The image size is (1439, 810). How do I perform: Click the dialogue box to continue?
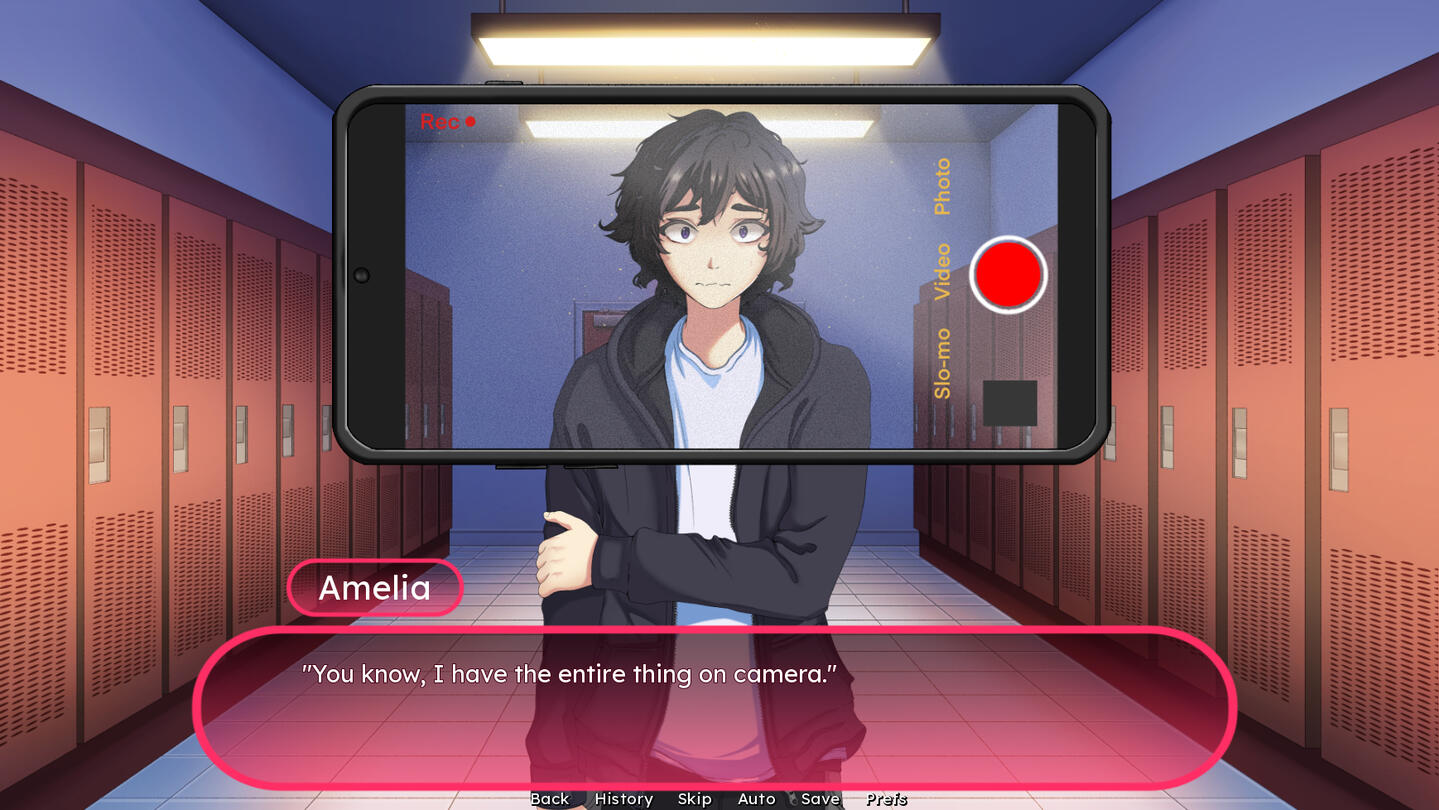click(x=714, y=708)
